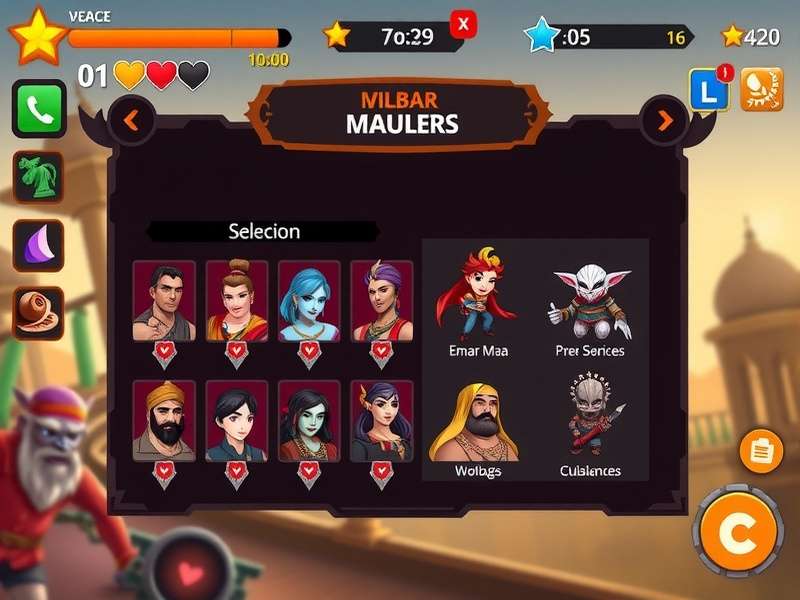Pick the green-skinned woman portrait
This screenshot has width=800, height=600.
309,420
